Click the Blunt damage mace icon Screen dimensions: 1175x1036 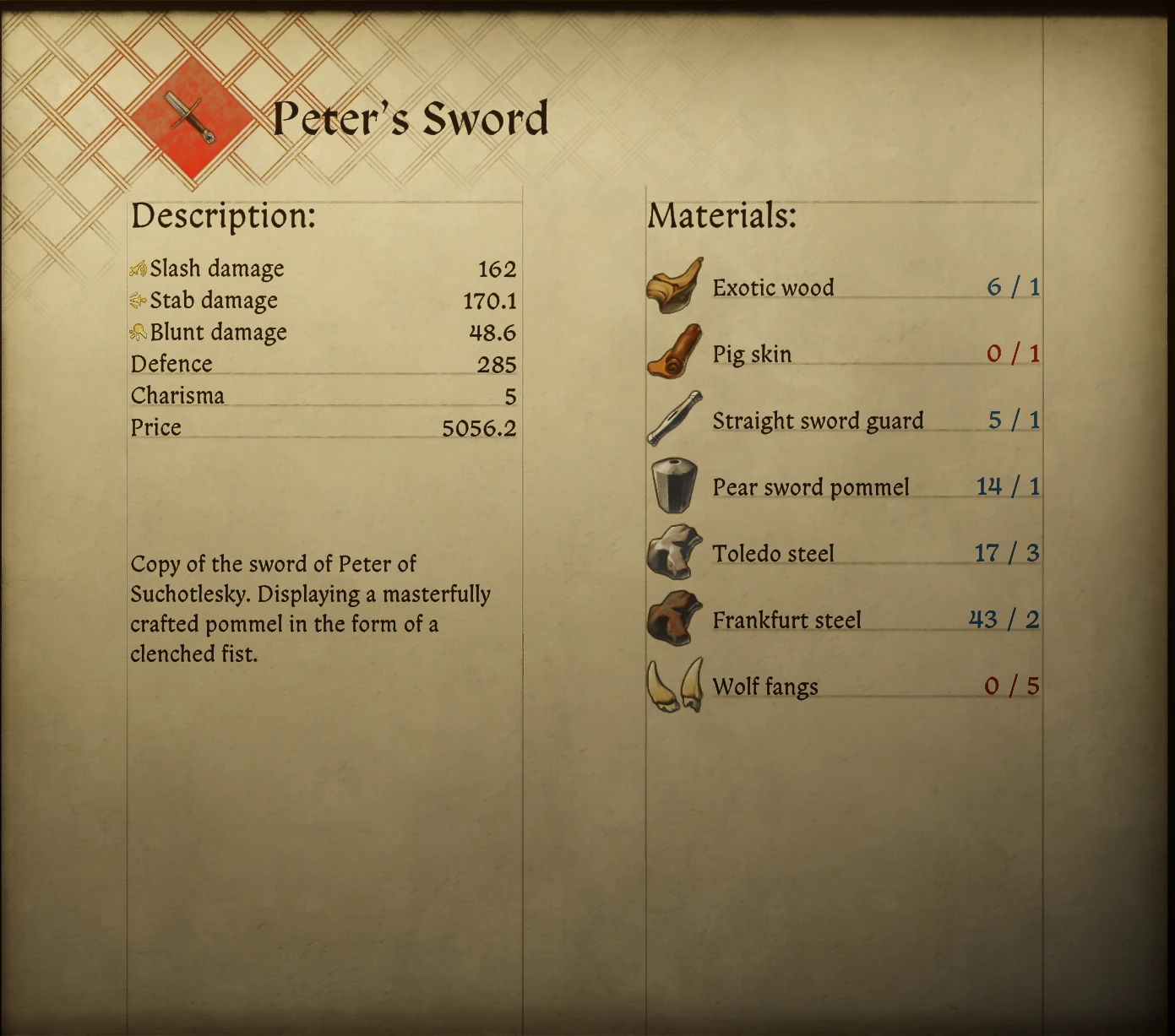pyautogui.click(x=139, y=331)
